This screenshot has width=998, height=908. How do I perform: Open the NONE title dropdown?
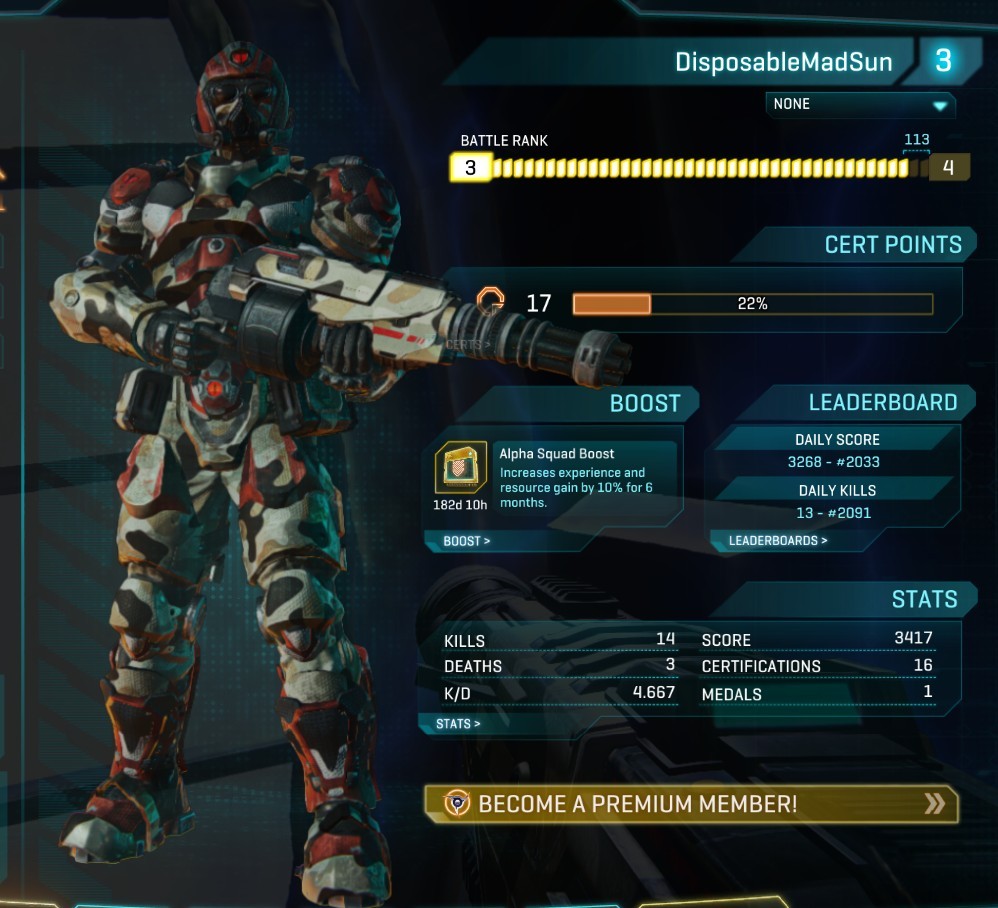[x=860, y=104]
